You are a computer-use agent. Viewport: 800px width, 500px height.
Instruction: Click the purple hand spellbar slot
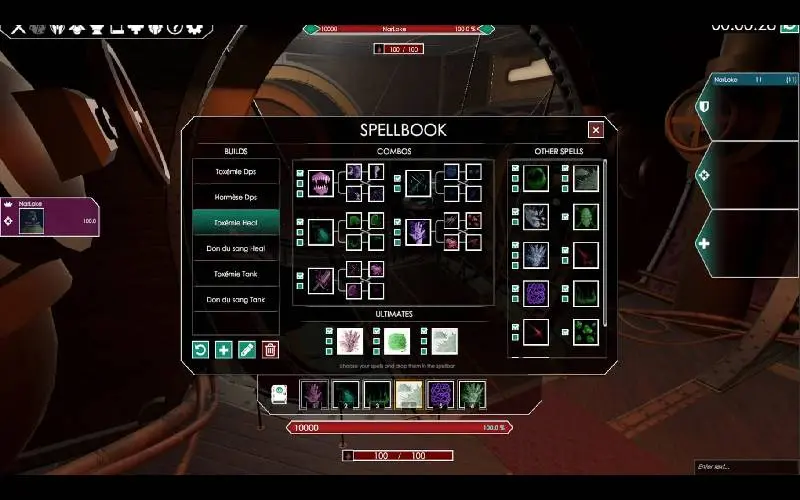[x=314, y=394]
